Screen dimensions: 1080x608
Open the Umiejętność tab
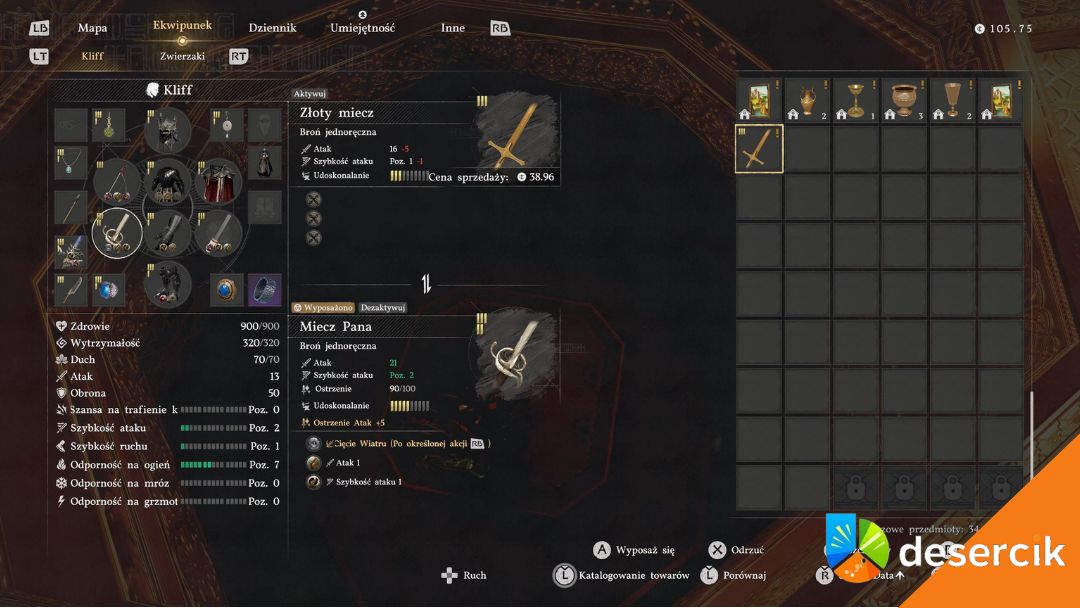362,28
